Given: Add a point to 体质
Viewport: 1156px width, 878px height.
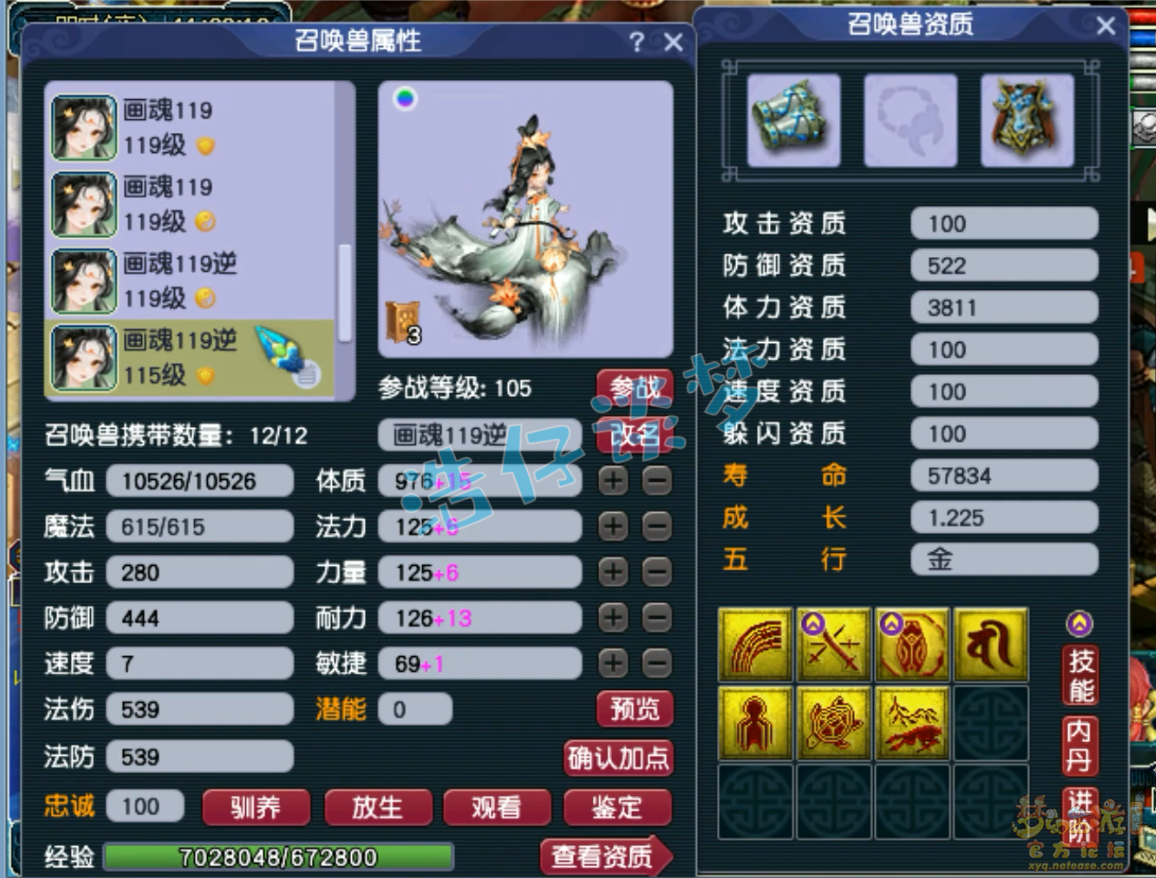Looking at the screenshot, I should [x=613, y=481].
